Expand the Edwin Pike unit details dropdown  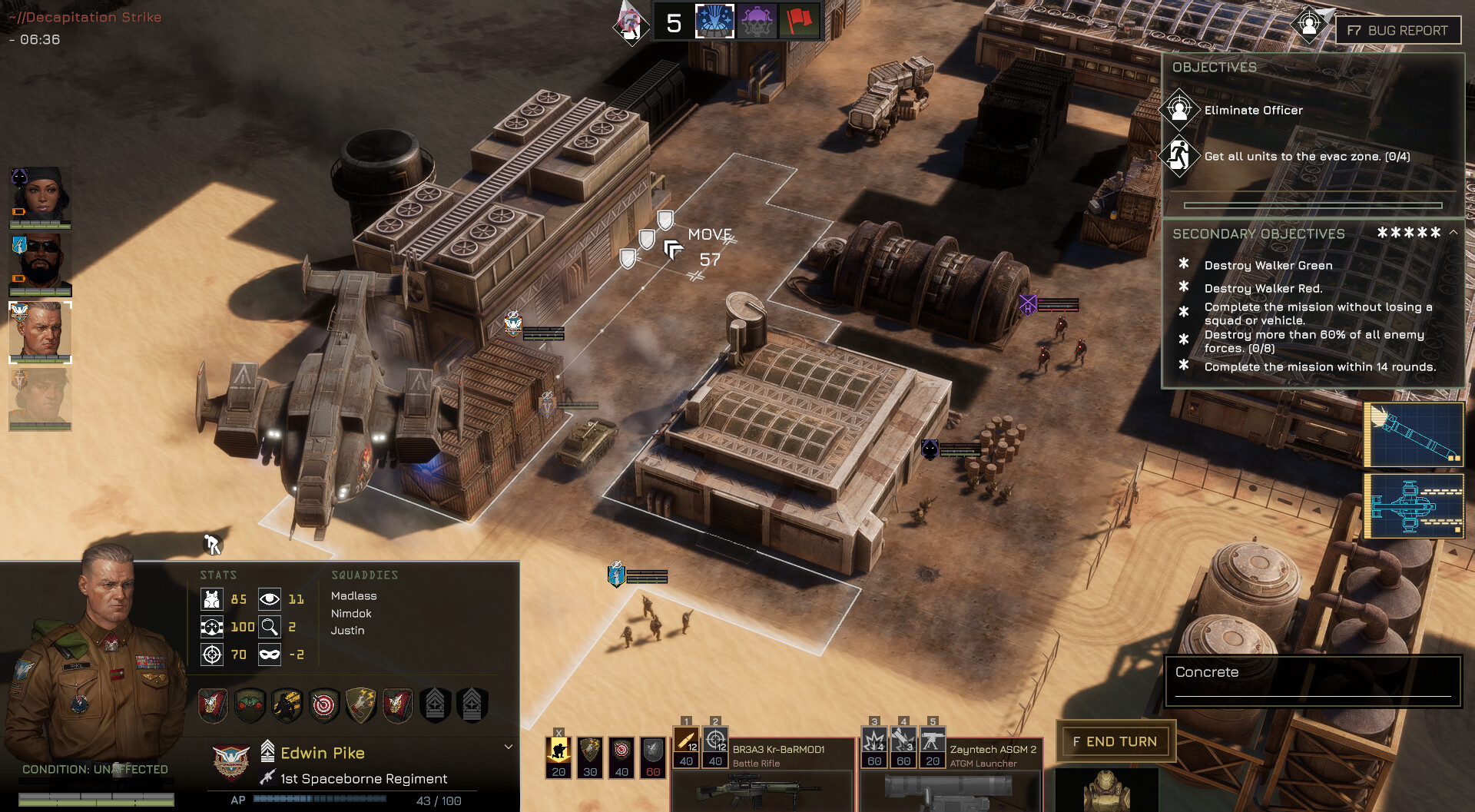coord(508,747)
